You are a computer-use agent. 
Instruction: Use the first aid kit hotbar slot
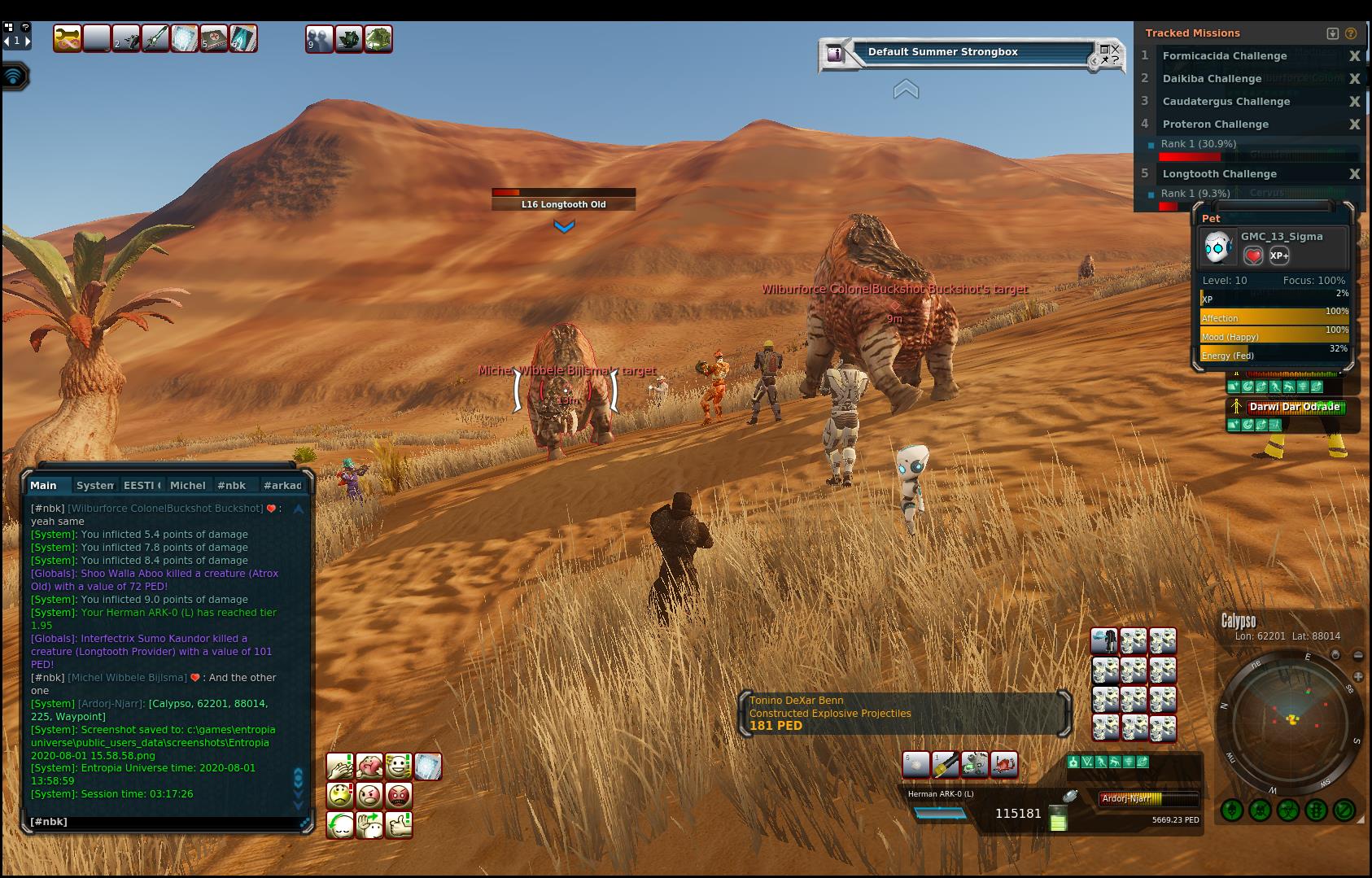[x=214, y=39]
